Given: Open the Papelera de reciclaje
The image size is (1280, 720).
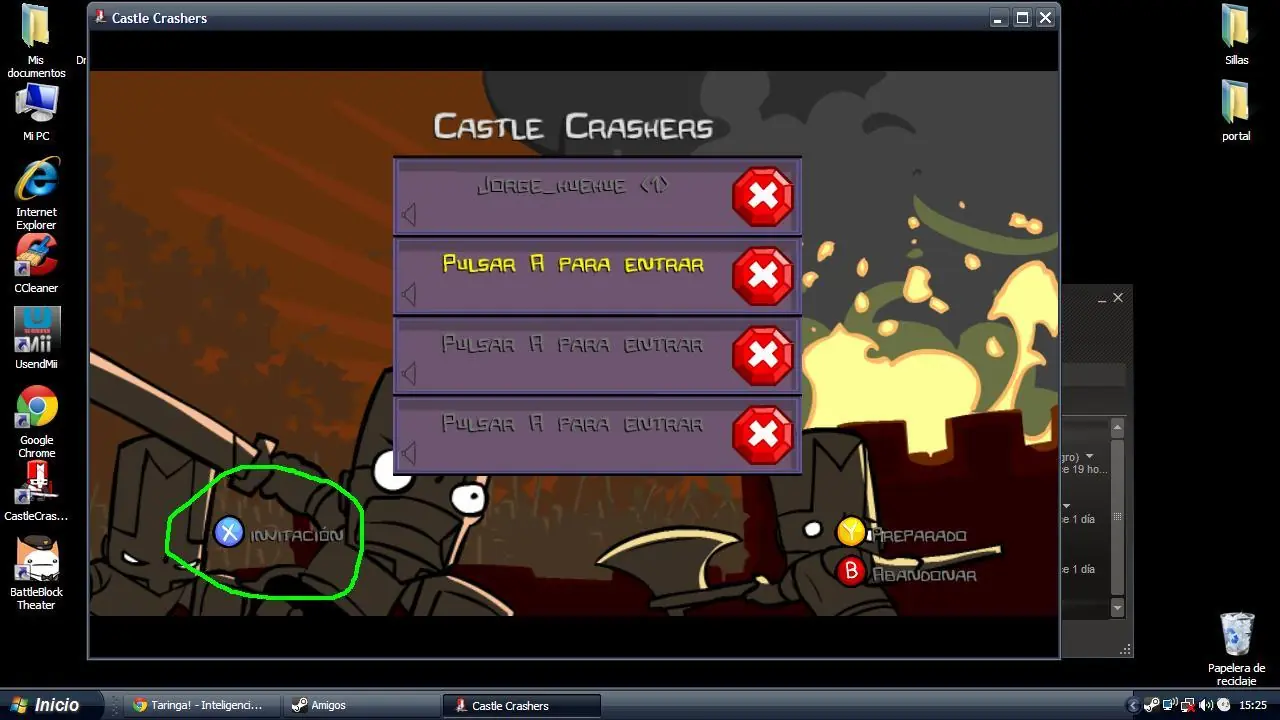Looking at the screenshot, I should point(1236,630).
